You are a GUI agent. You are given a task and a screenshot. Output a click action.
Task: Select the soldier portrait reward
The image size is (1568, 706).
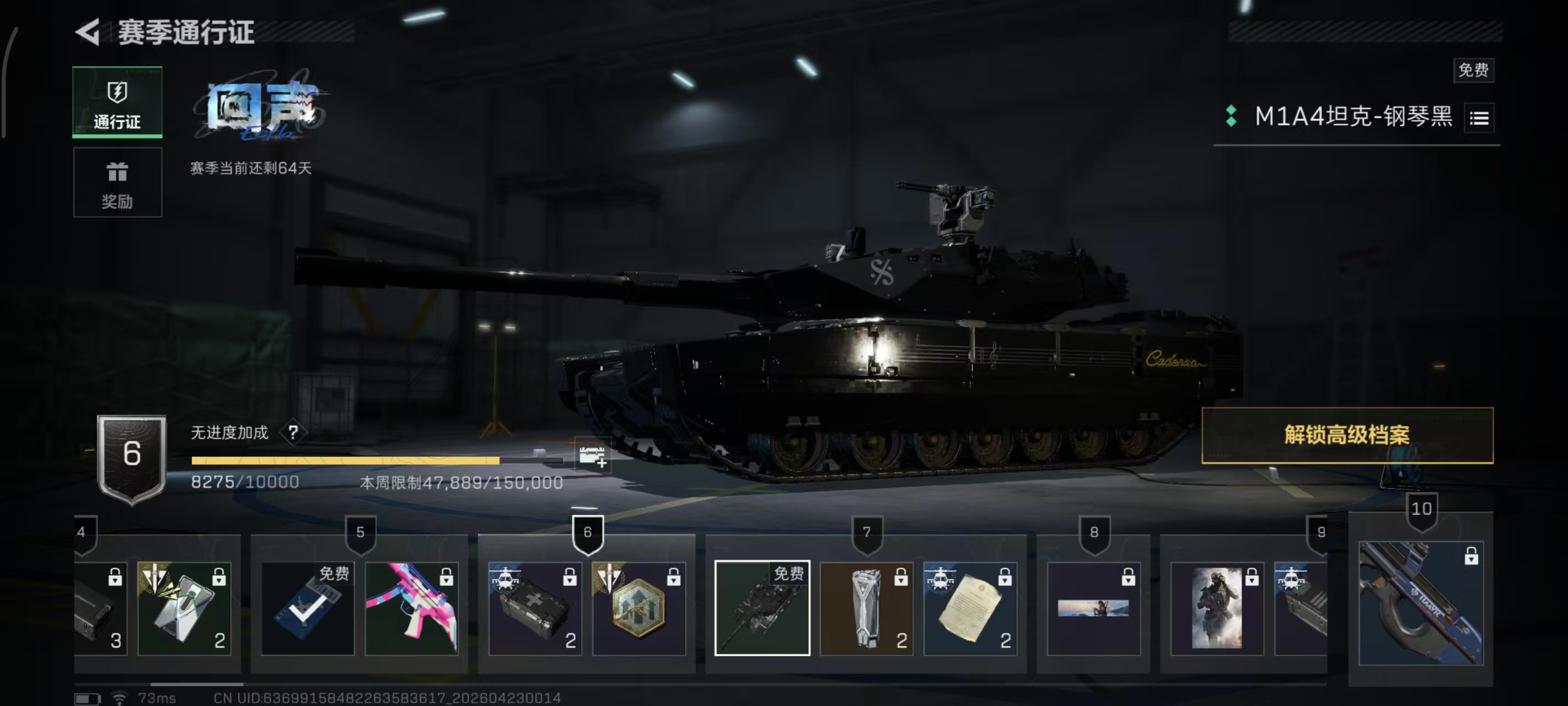tap(1217, 608)
